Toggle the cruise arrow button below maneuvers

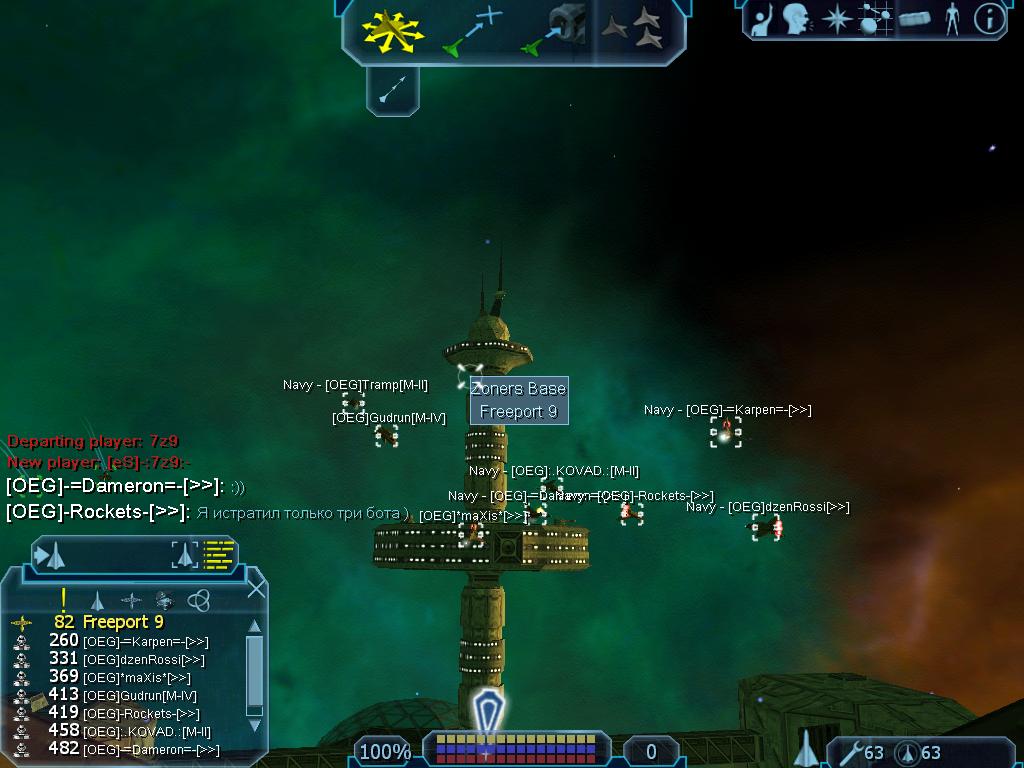[392, 90]
